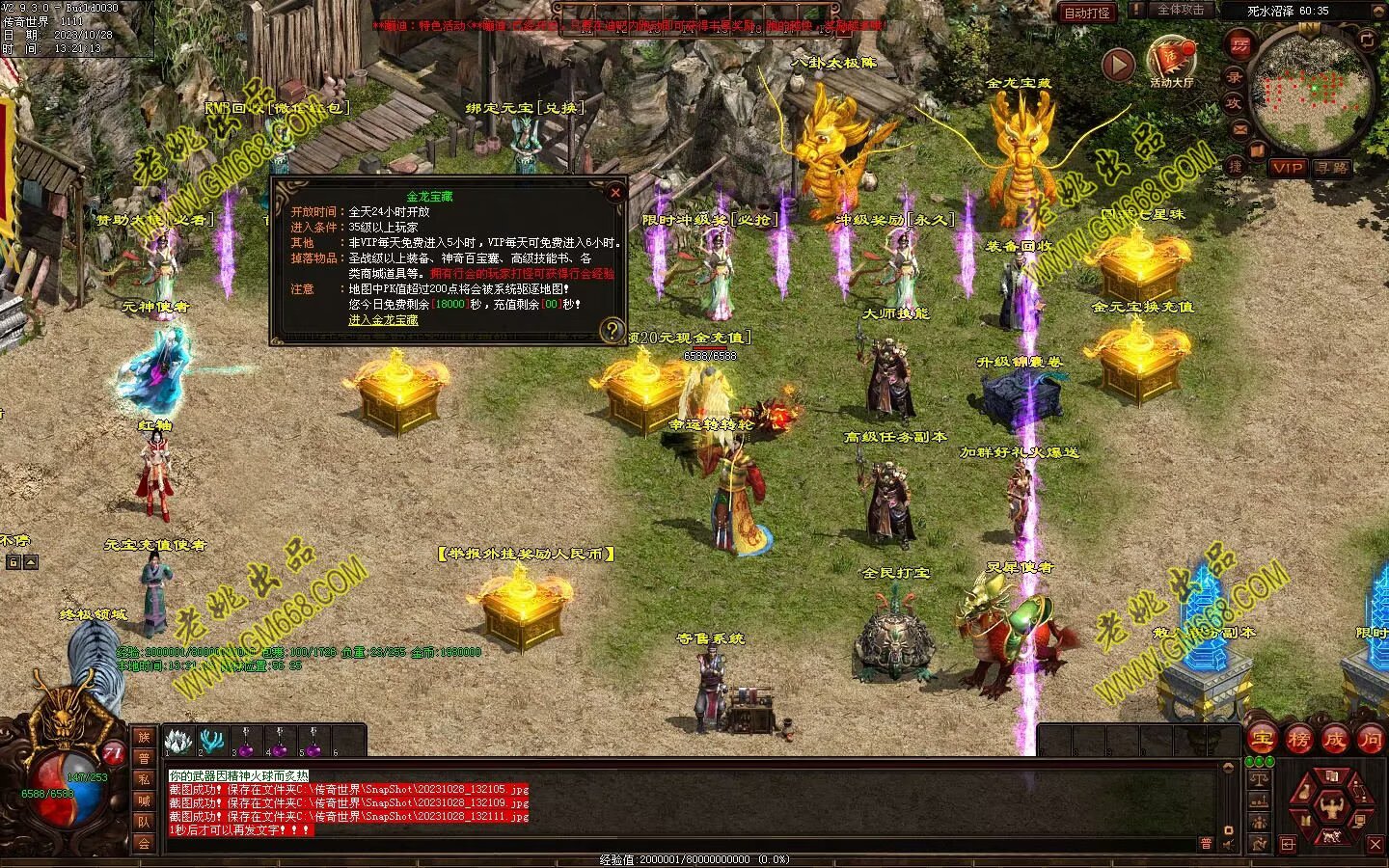Switch chat to the 私 private channel

(144, 779)
